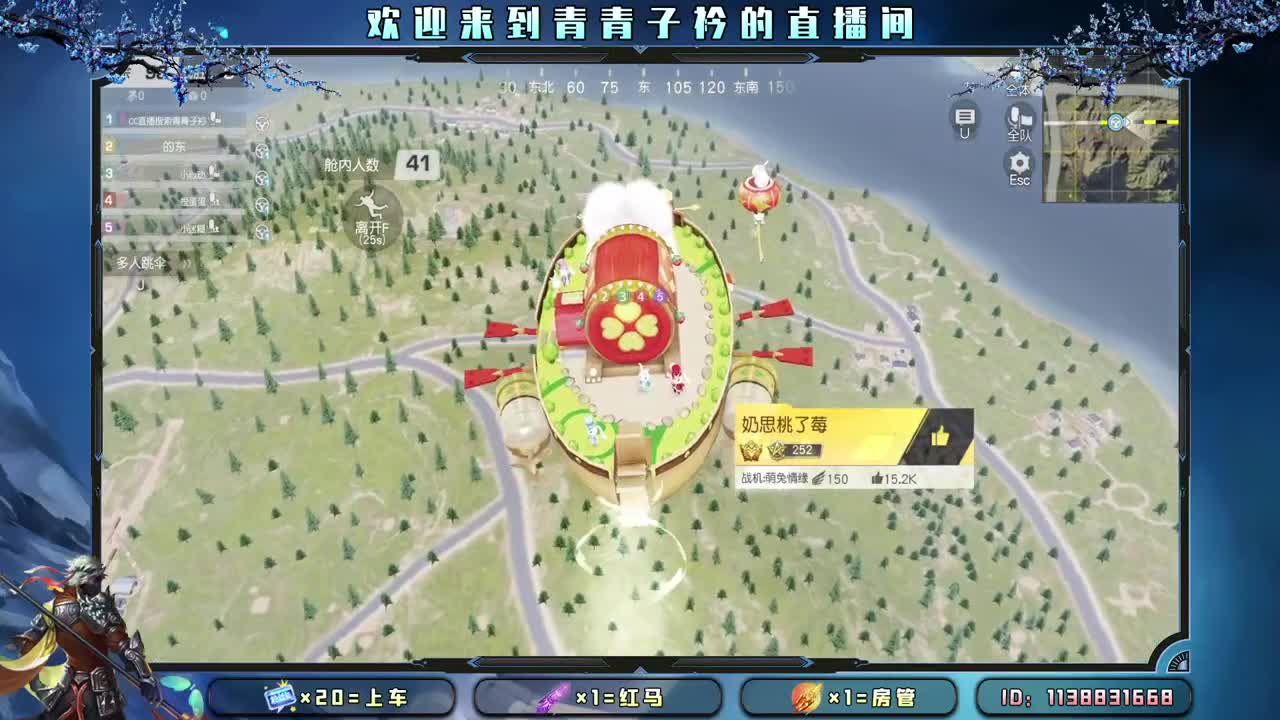Open the chat message panel via U icon
1280x720 pixels.
[964, 117]
